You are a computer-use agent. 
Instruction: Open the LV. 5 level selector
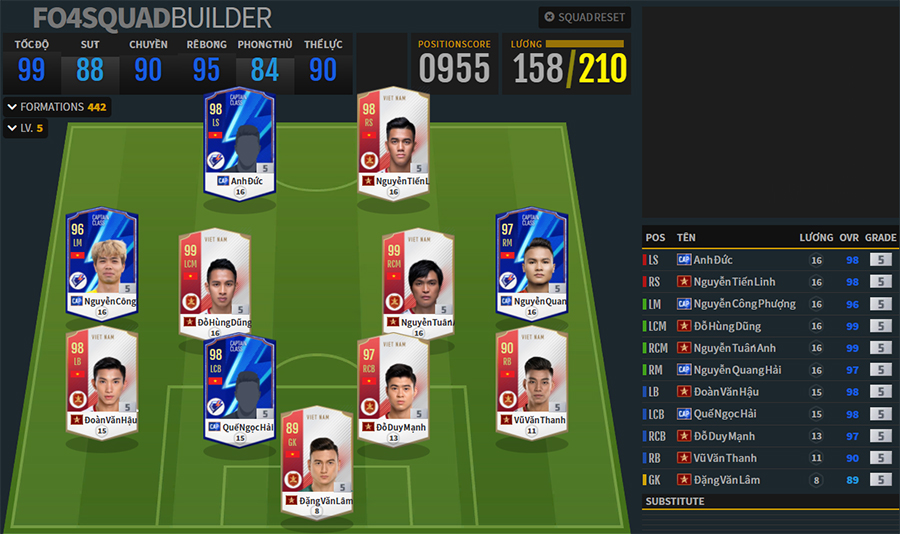tap(26, 128)
